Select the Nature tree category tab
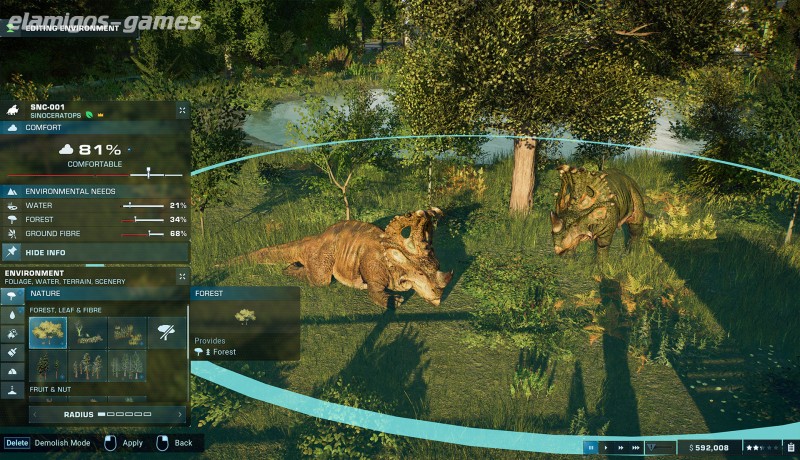Screen dimensions: 800x460 pos(12,295)
